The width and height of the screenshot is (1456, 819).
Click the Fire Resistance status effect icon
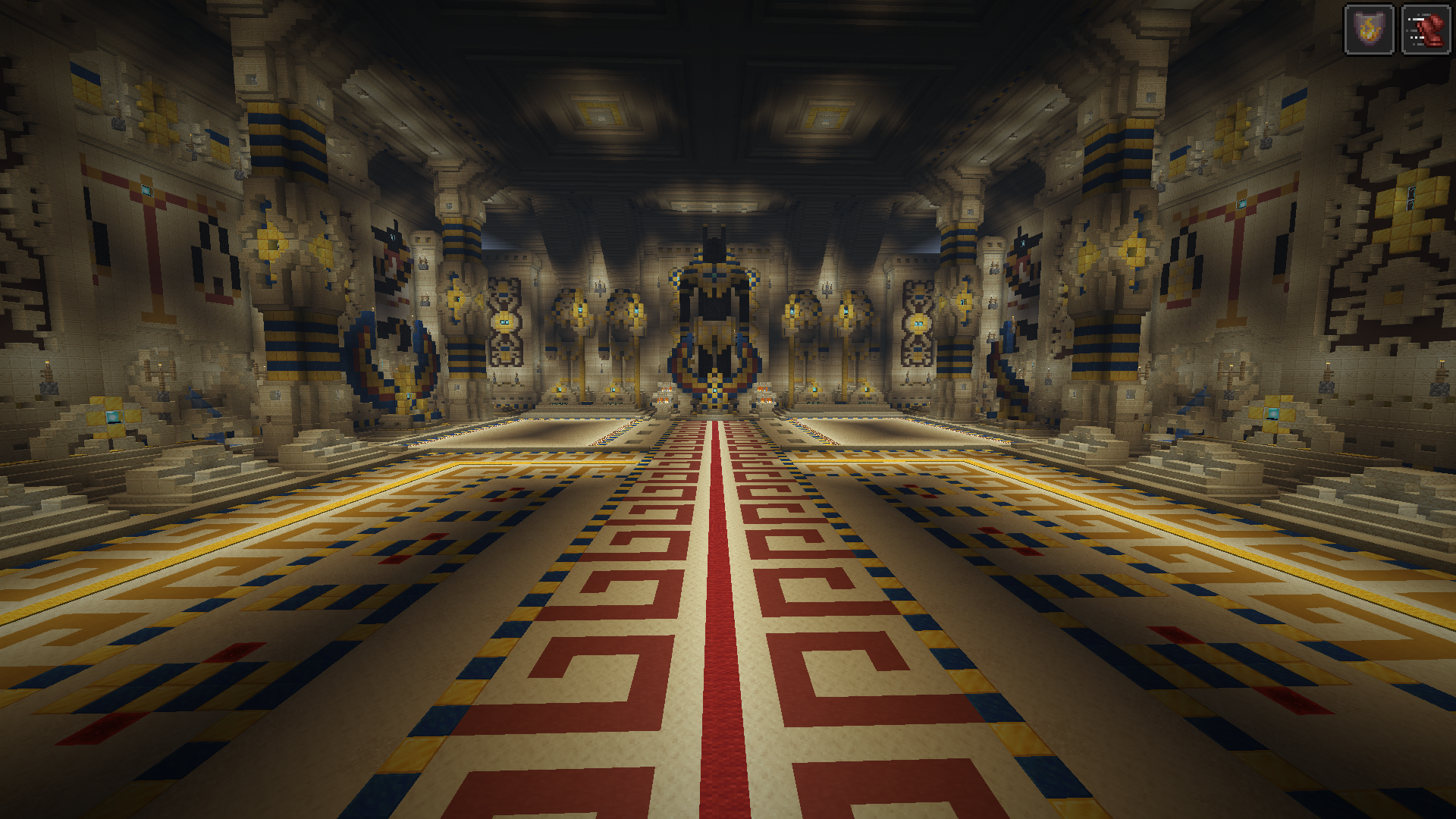click(x=1369, y=30)
